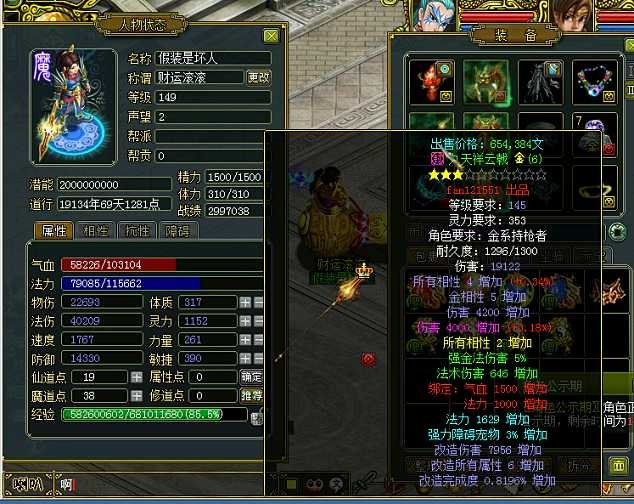Click the chat input box
The height and width of the screenshot is (504, 634).
(x=150, y=487)
